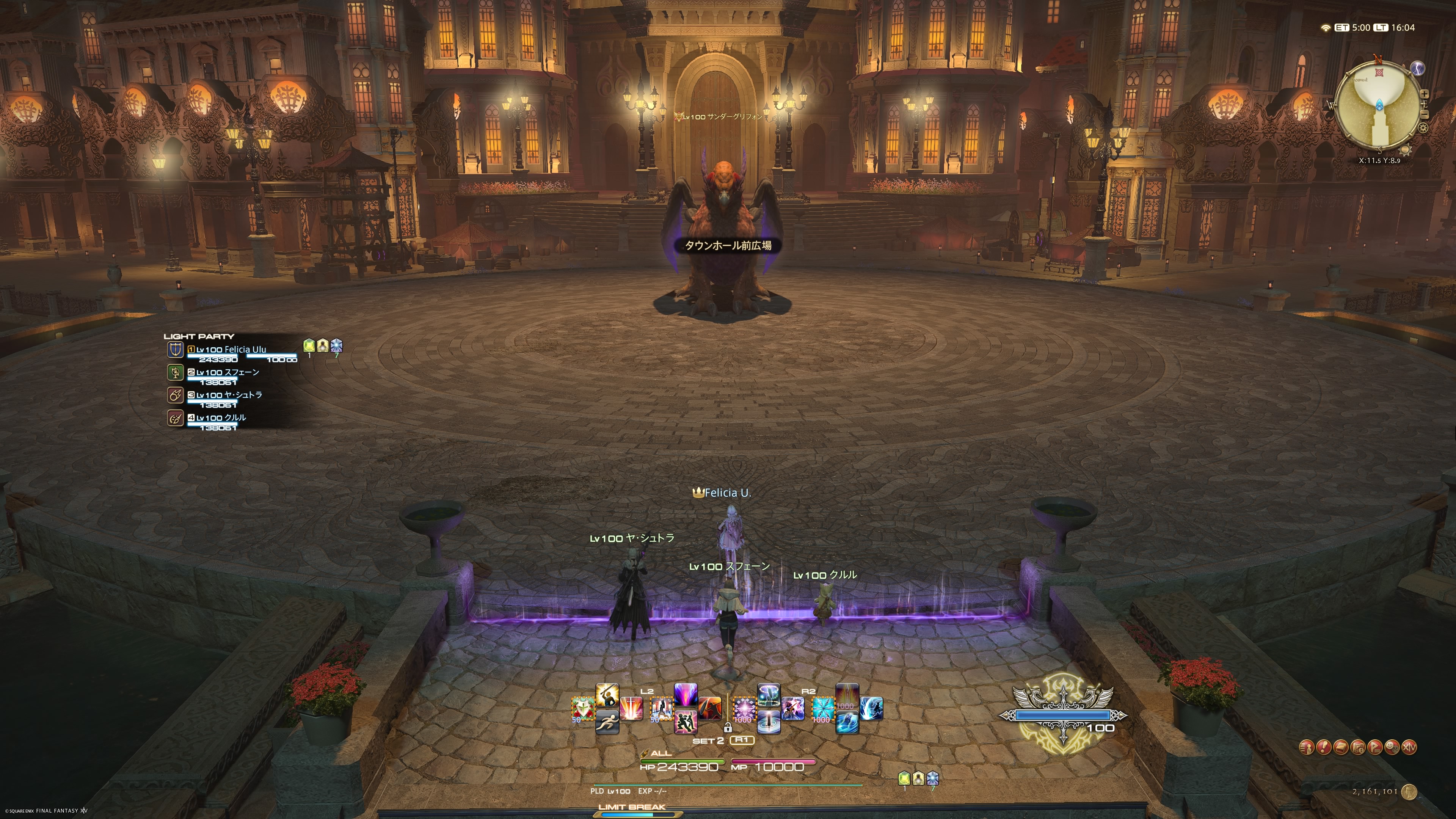Screen dimensions: 1456x819
Task: Zoom out the minimap with minus button
Action: pyautogui.click(x=1425, y=115)
